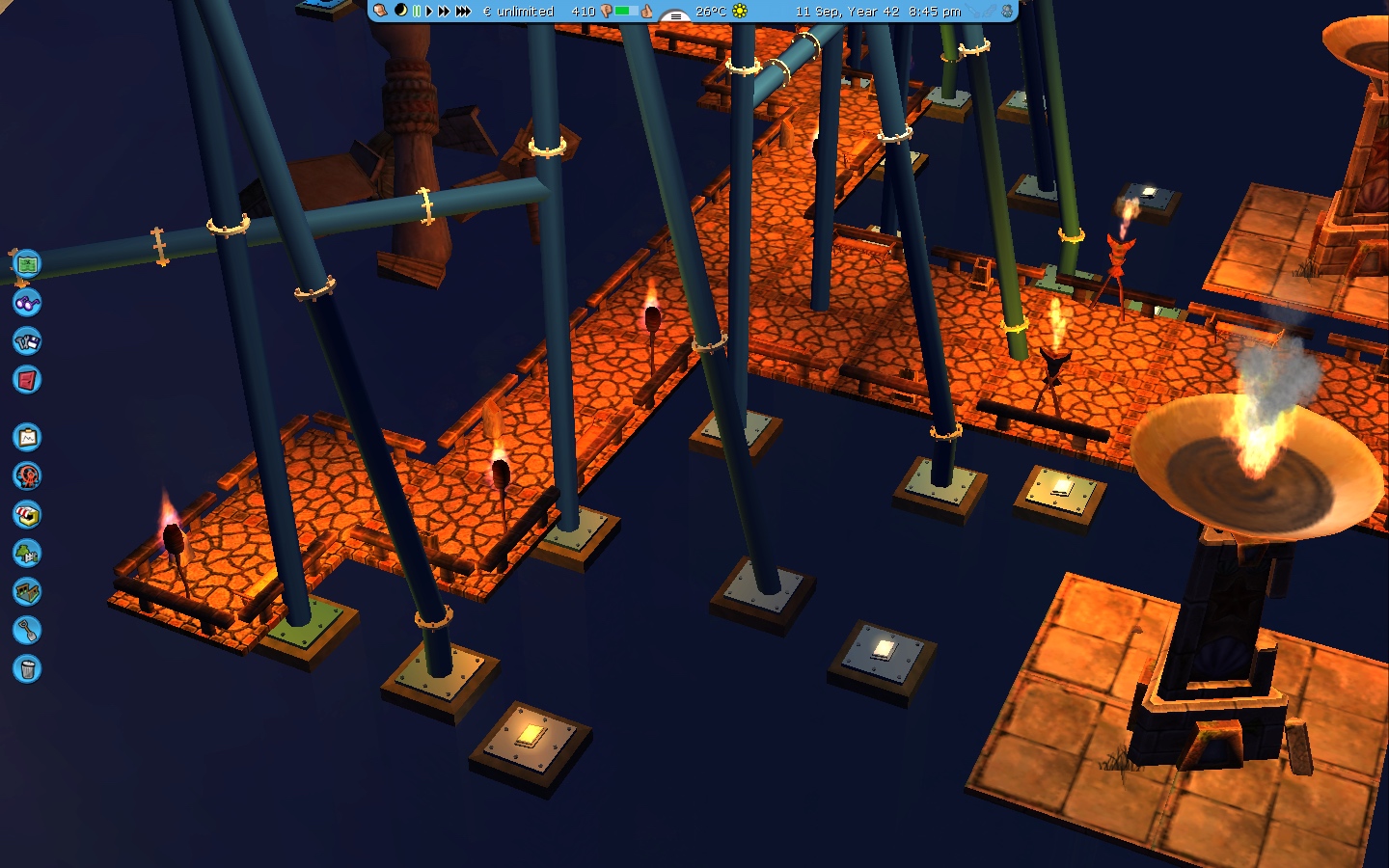Open the paths and queues menu
1389x868 pixels.
coord(27,592)
